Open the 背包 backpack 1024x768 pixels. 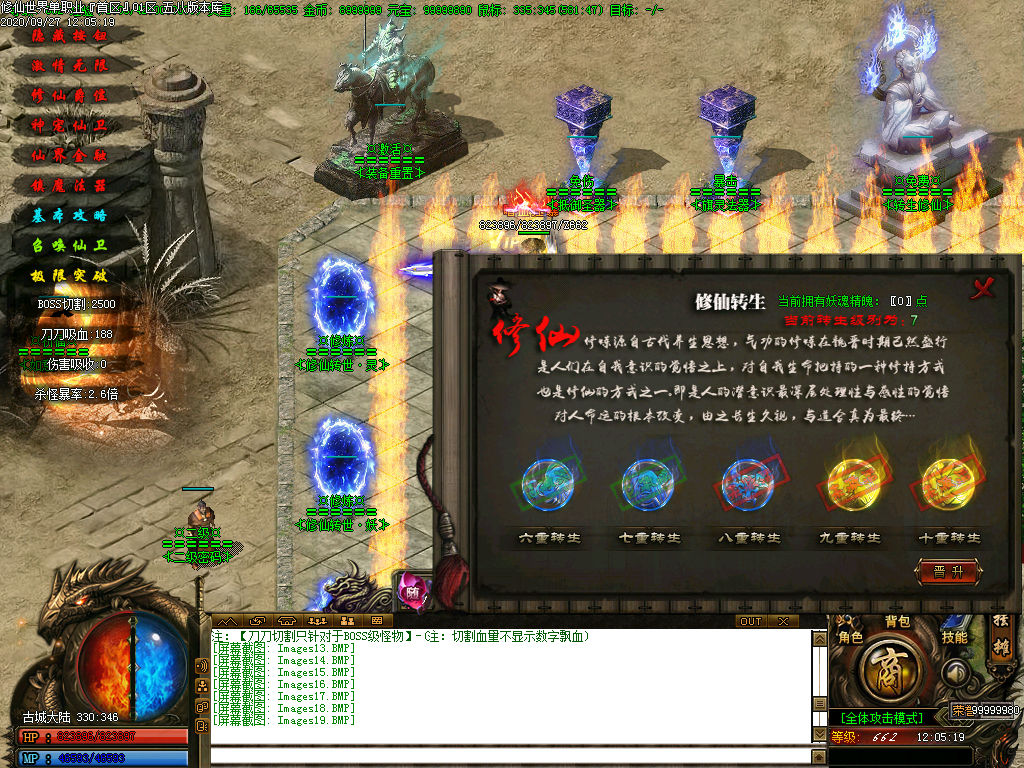pyautogui.click(x=897, y=622)
